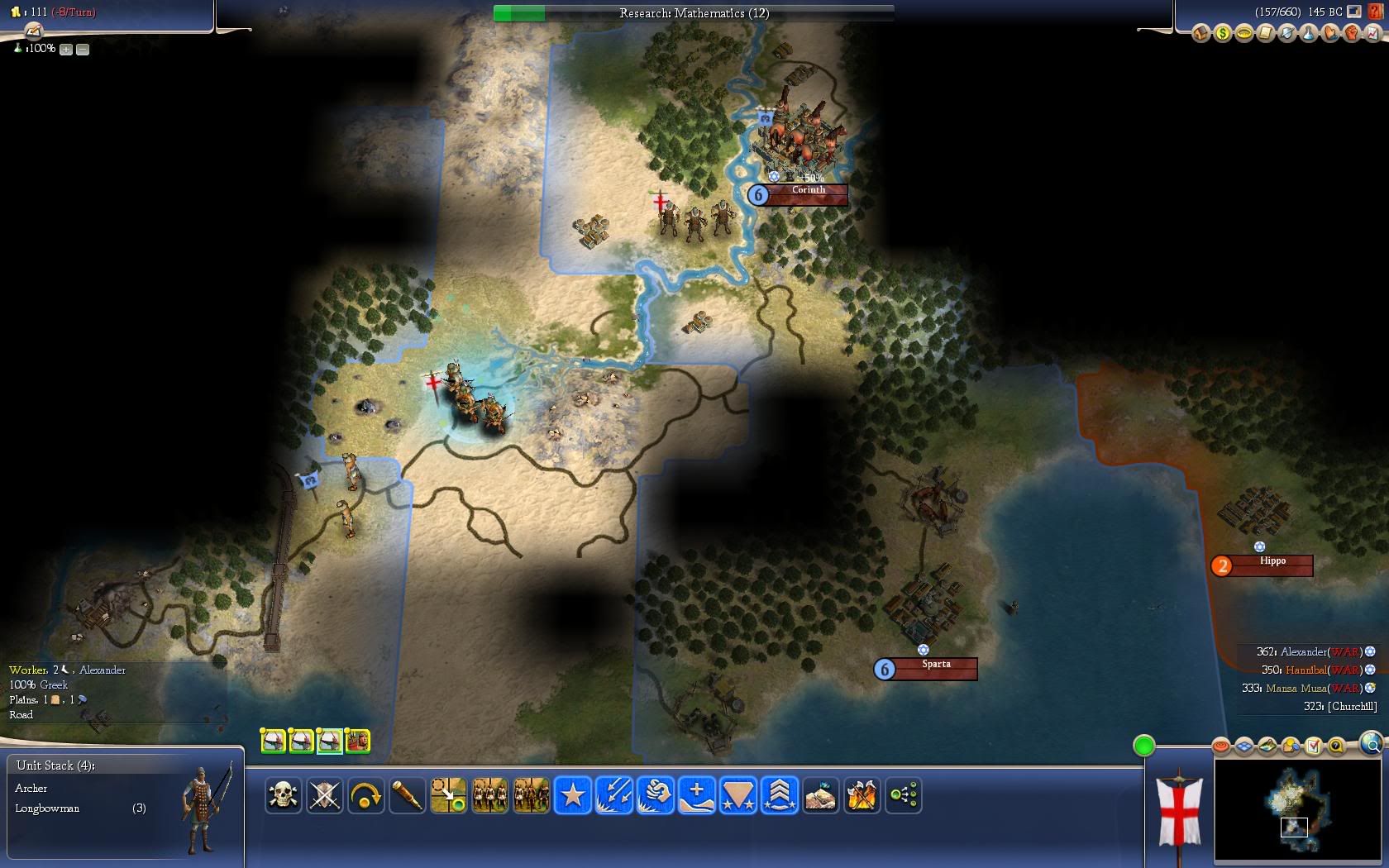Open the technology advisor flask icon
The height and width of the screenshot is (868, 1389).
coord(1308,34)
